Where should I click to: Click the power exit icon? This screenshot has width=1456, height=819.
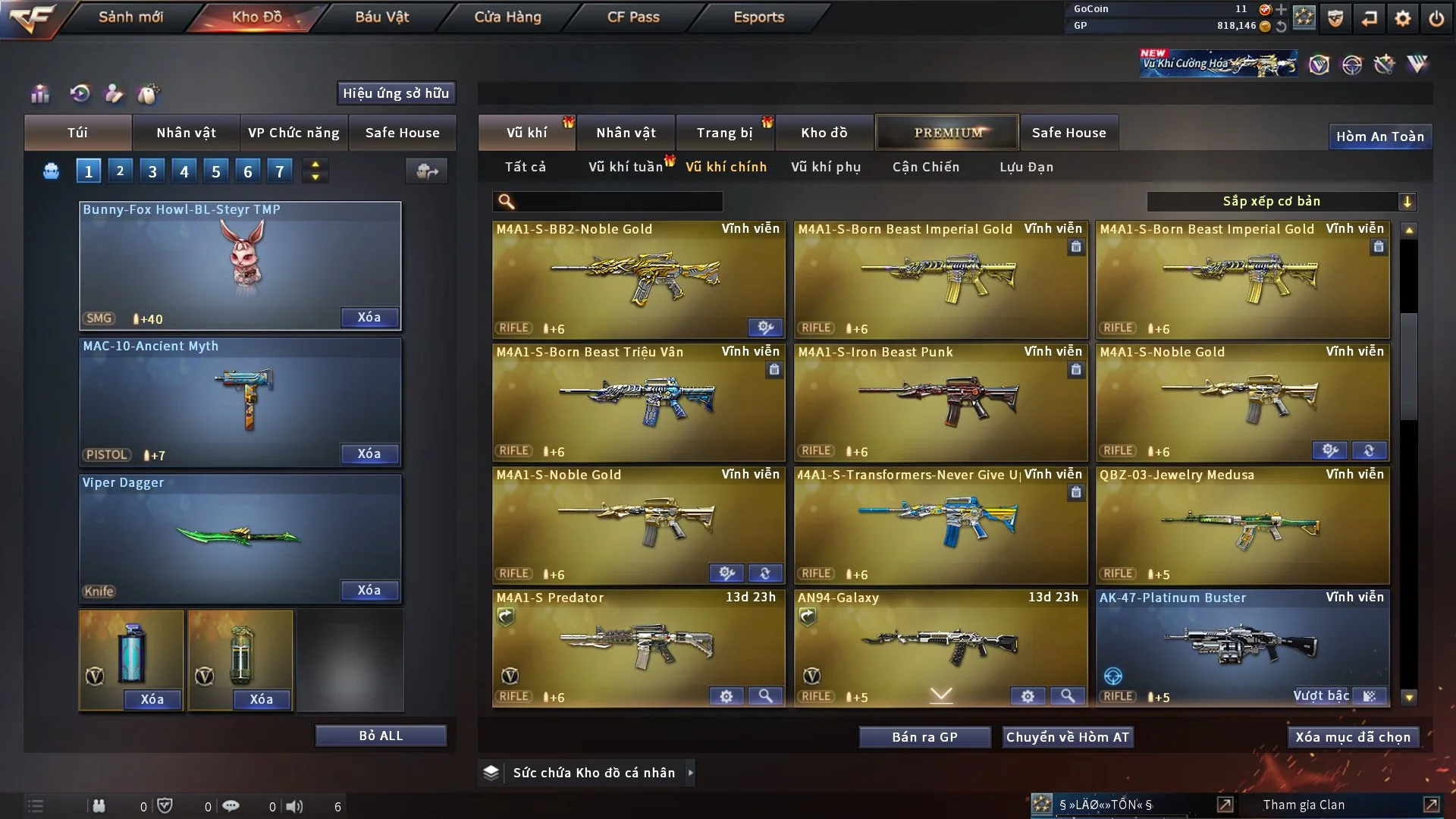point(1436,18)
